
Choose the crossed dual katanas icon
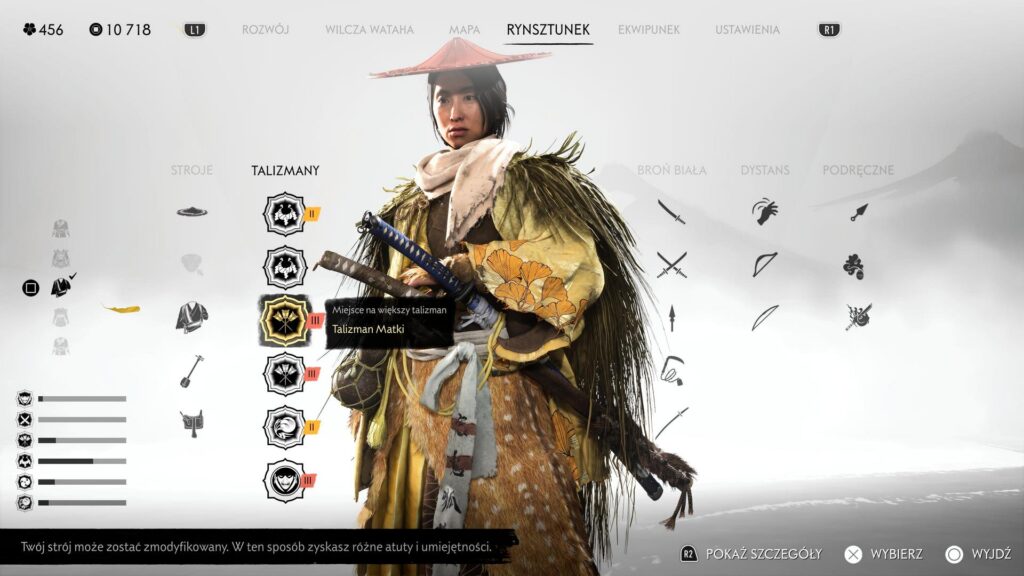tap(671, 265)
